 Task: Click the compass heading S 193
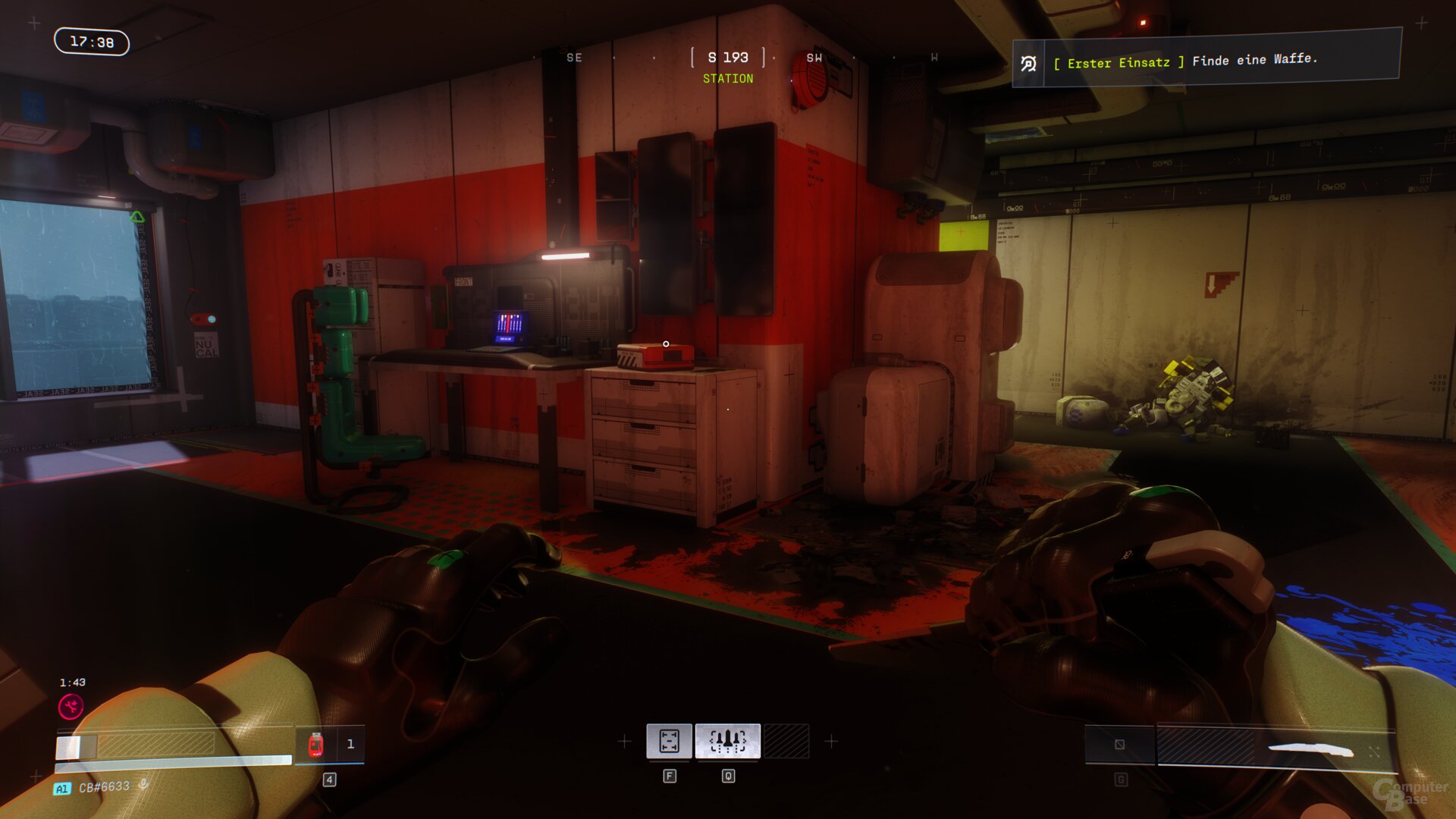point(728,58)
